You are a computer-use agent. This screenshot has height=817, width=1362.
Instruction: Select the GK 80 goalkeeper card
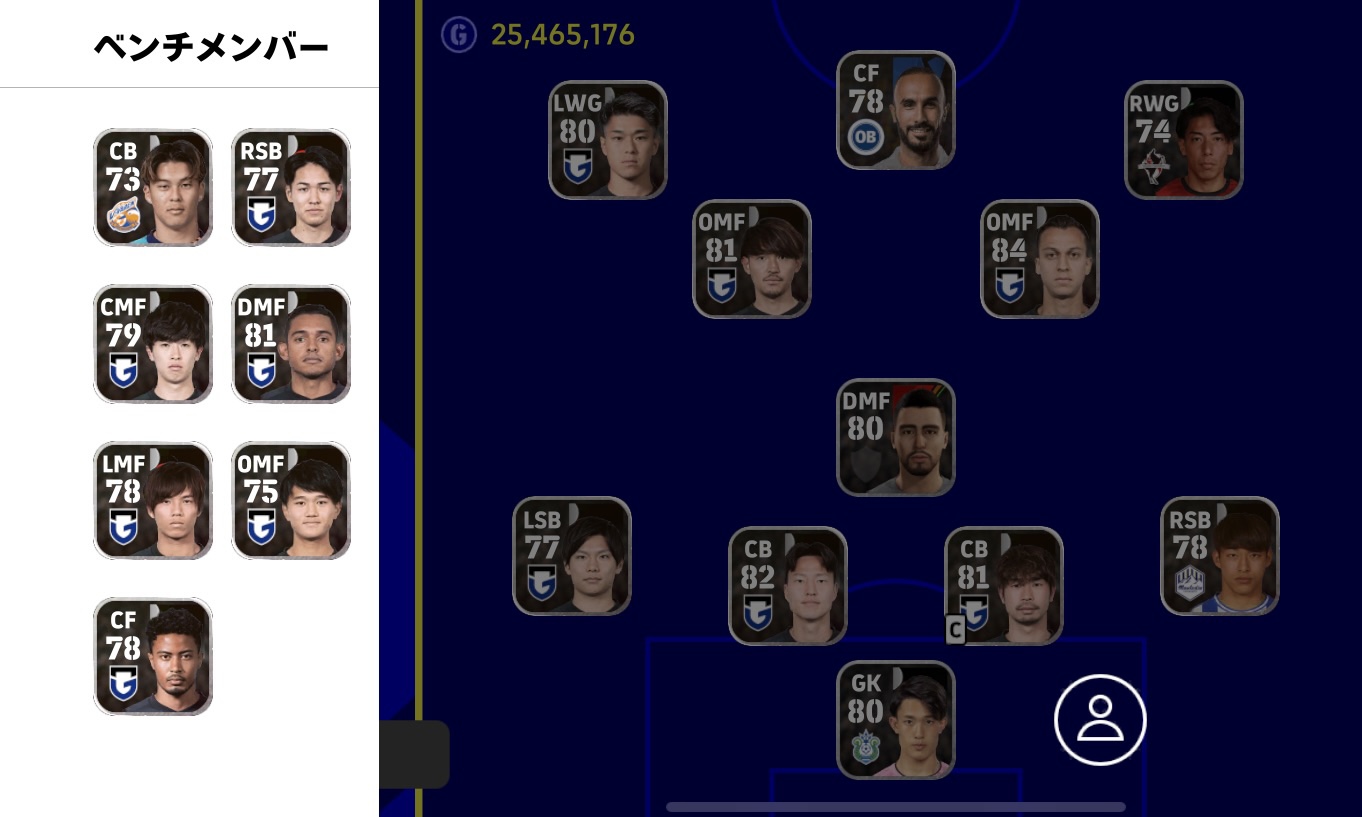click(896, 719)
